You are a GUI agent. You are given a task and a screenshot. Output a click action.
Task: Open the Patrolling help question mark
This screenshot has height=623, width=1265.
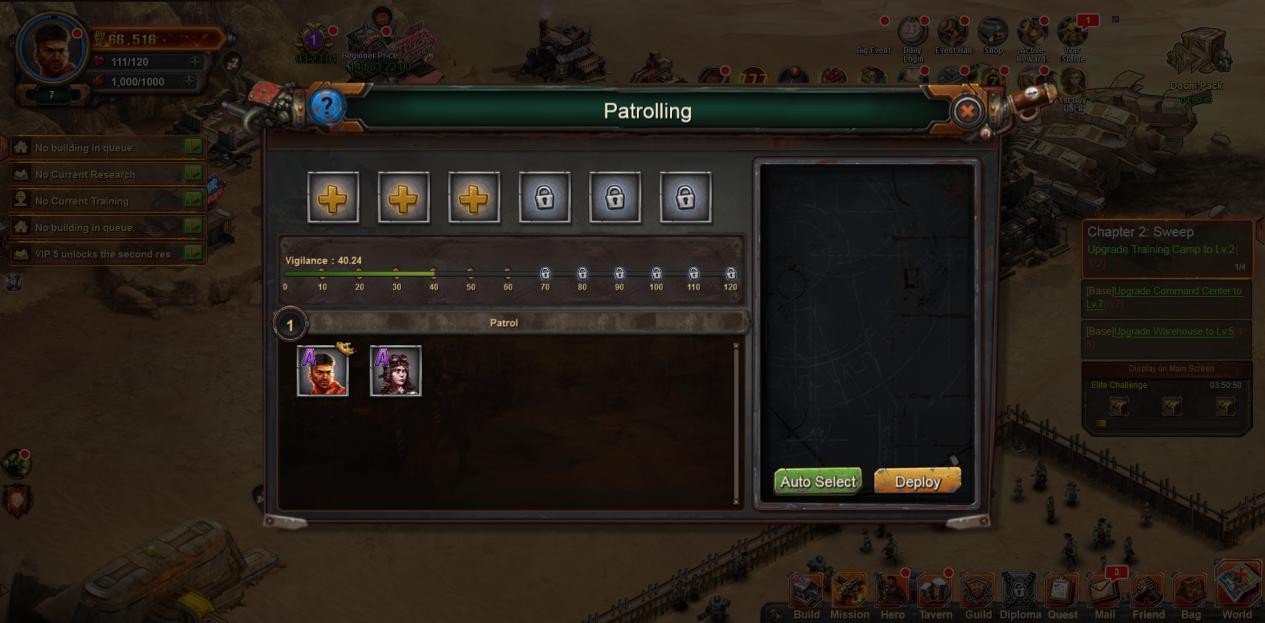[326, 106]
